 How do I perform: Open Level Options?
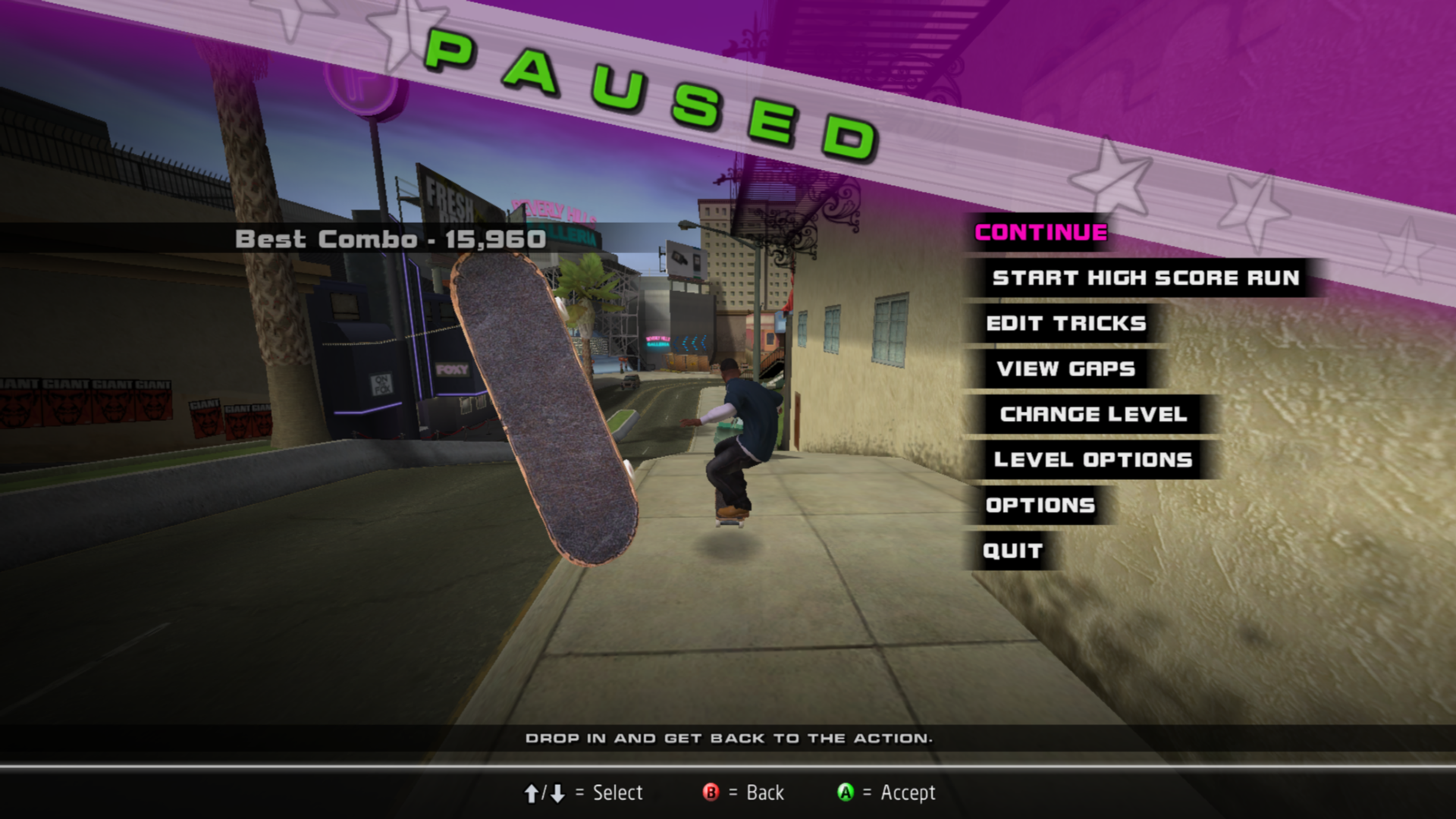[x=1093, y=460]
